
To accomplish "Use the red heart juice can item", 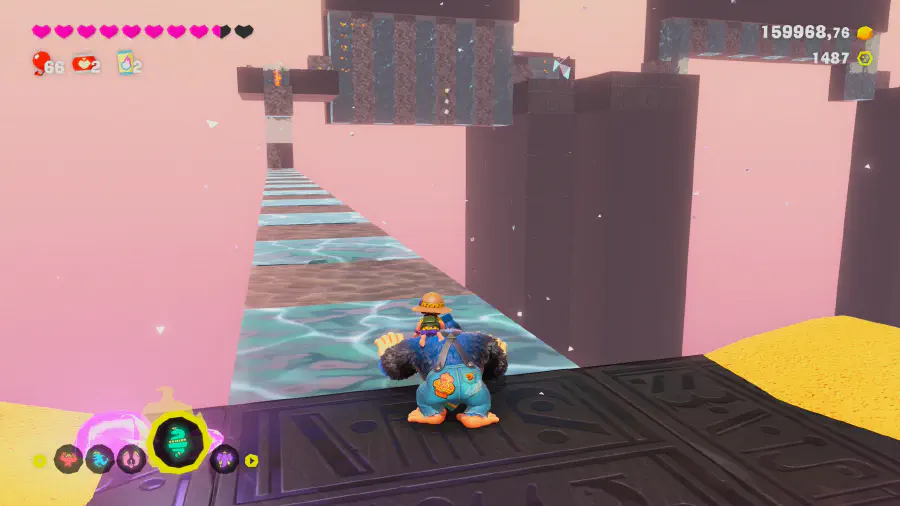I will [82, 65].
